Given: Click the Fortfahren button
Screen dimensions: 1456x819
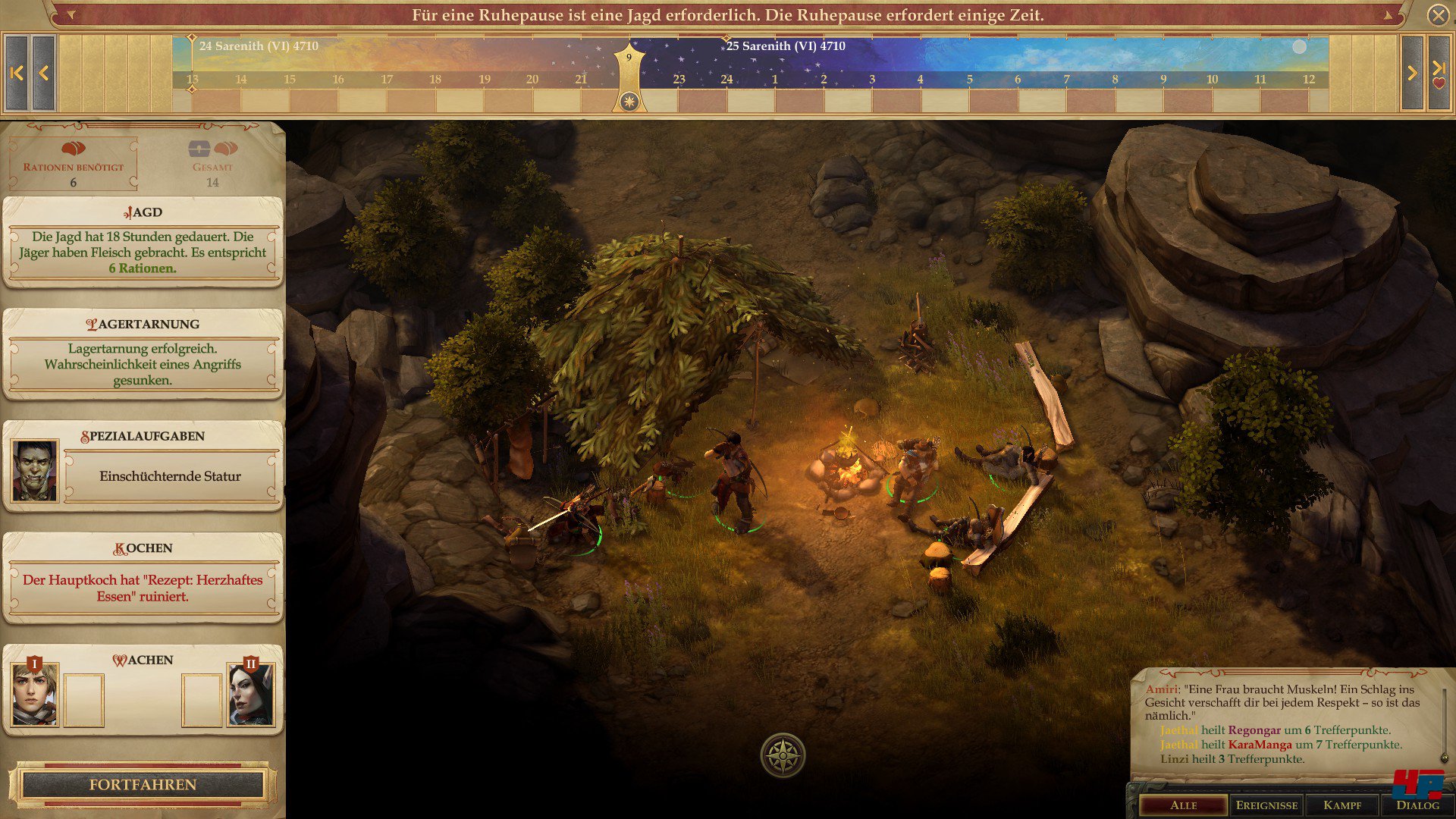Looking at the screenshot, I should point(143,785).
